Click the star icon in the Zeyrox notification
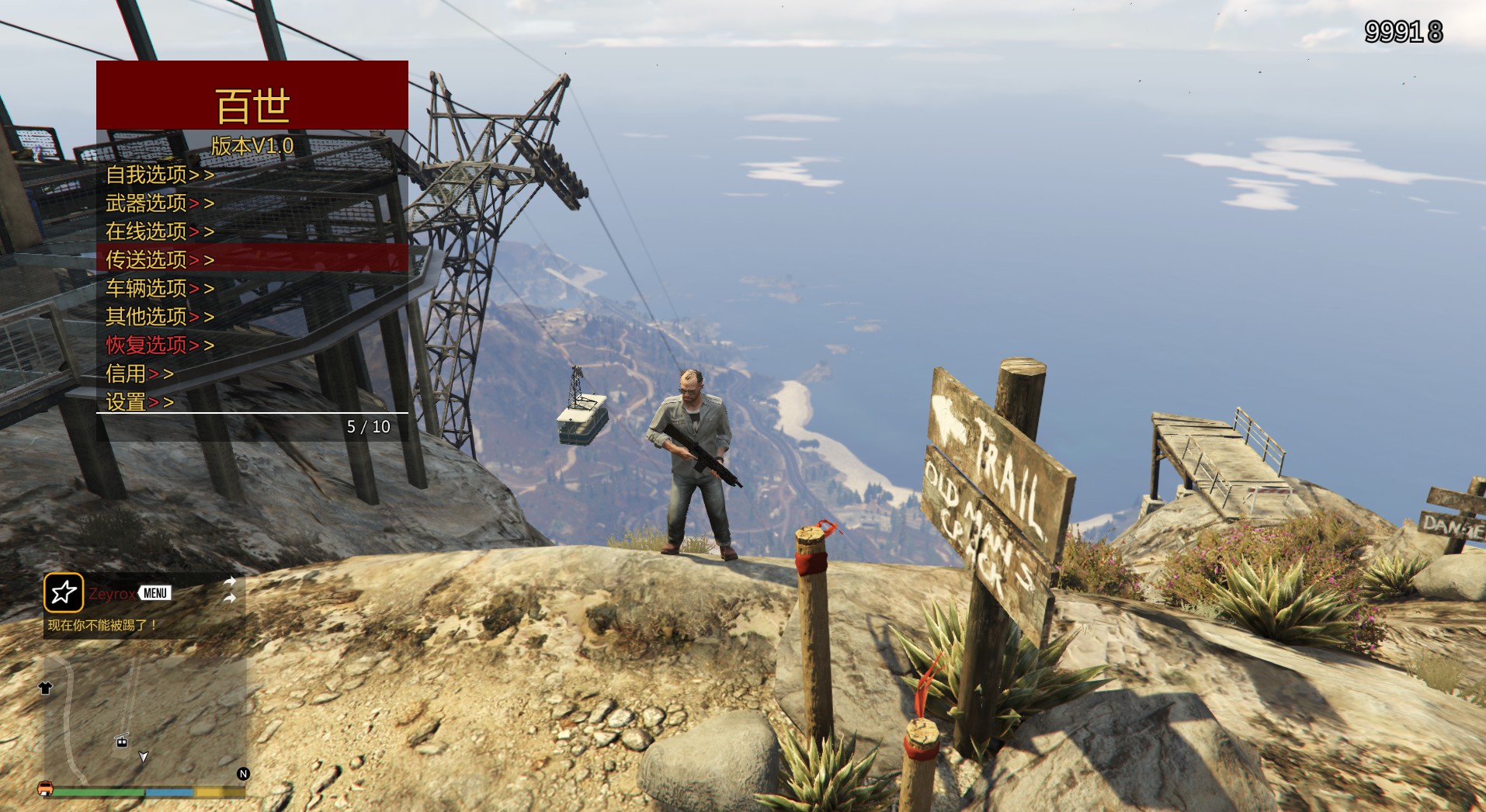The width and height of the screenshot is (1486, 812). coord(64,593)
